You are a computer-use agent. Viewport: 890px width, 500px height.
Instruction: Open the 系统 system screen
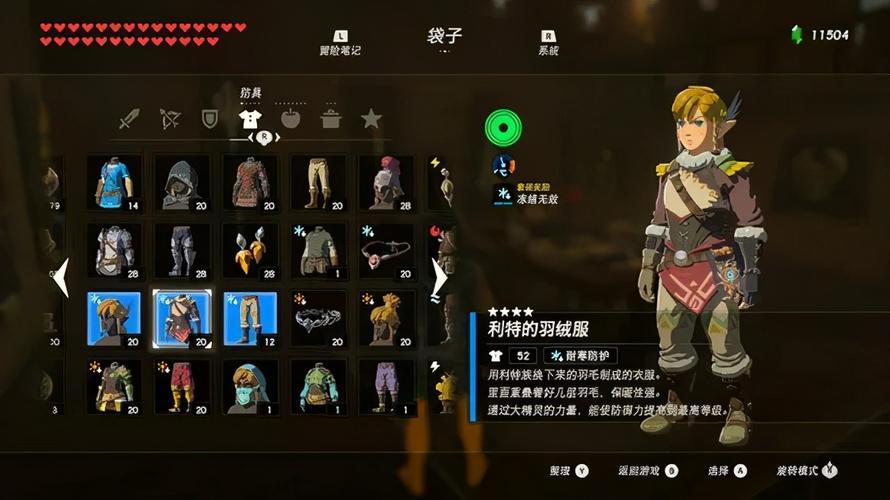pyautogui.click(x=547, y=43)
